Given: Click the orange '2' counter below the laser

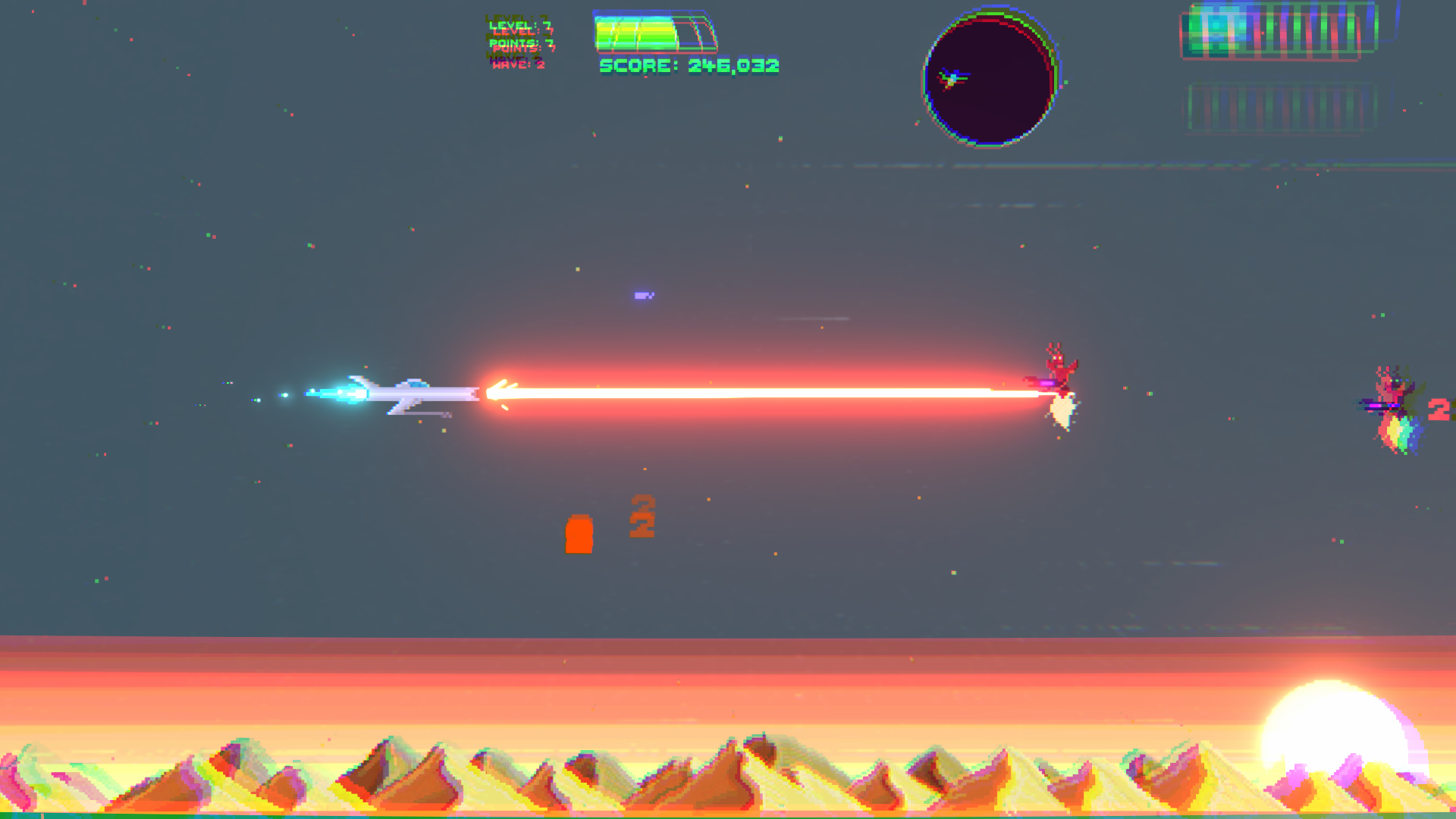Looking at the screenshot, I should click(x=641, y=518).
